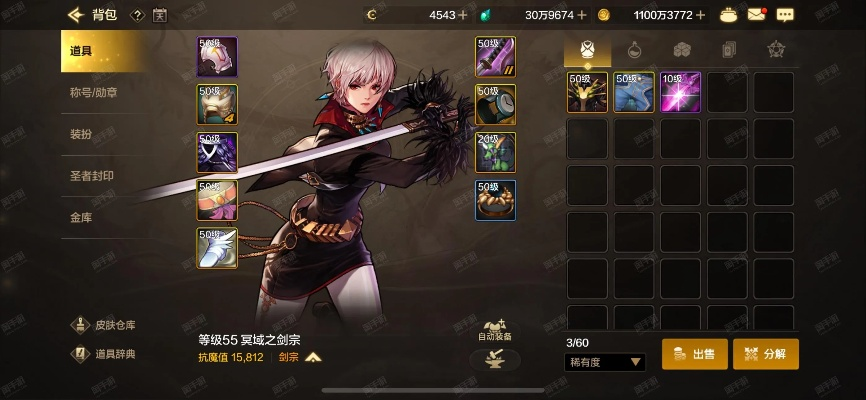The width and height of the screenshot is (866, 400).
Task: Switch to the star pentagram bag tab
Action: tap(775, 49)
